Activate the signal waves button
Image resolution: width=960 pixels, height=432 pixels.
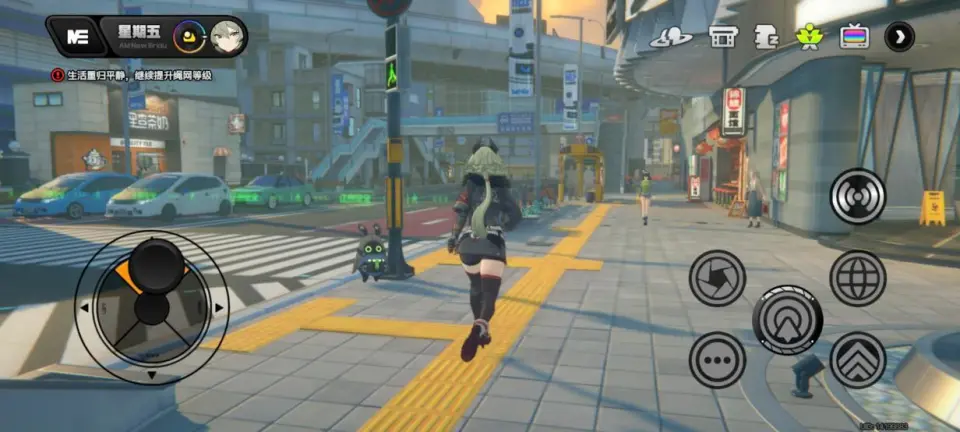click(x=858, y=196)
